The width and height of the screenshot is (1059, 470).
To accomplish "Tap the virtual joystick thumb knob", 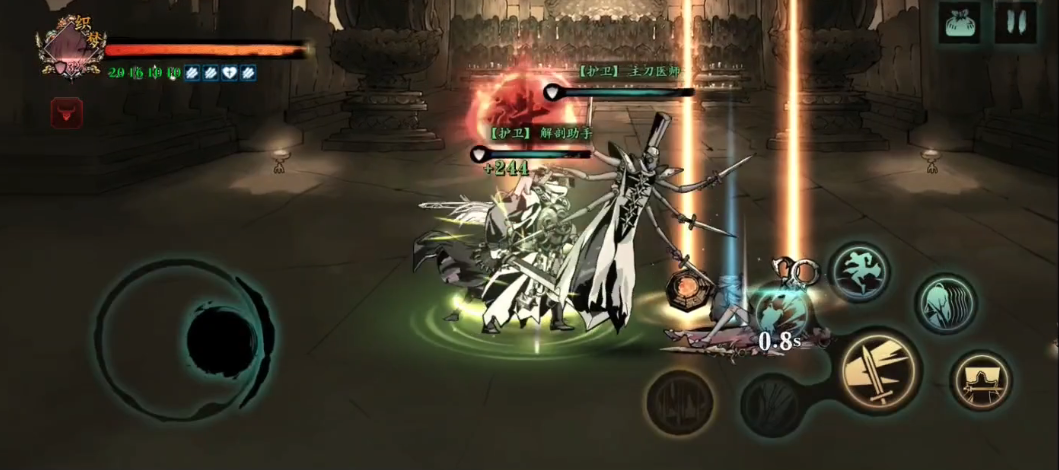I will tap(220, 342).
